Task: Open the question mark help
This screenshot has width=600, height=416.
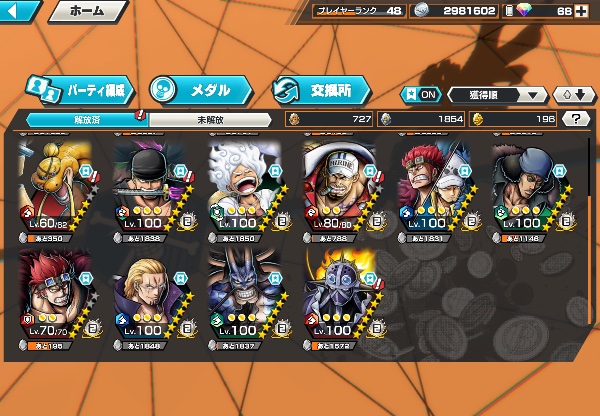Action: pos(576,119)
